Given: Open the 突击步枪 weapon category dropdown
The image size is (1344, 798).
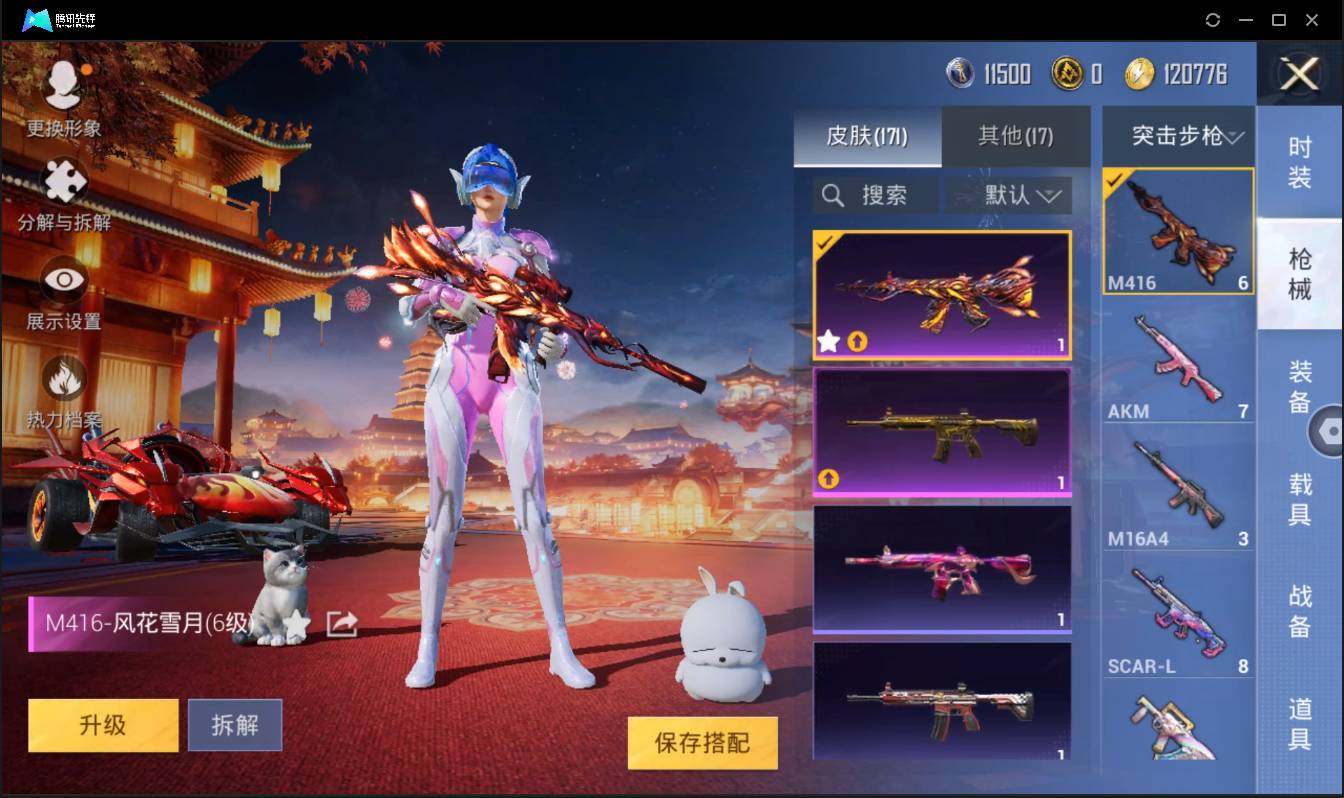Looking at the screenshot, I should click(1177, 136).
